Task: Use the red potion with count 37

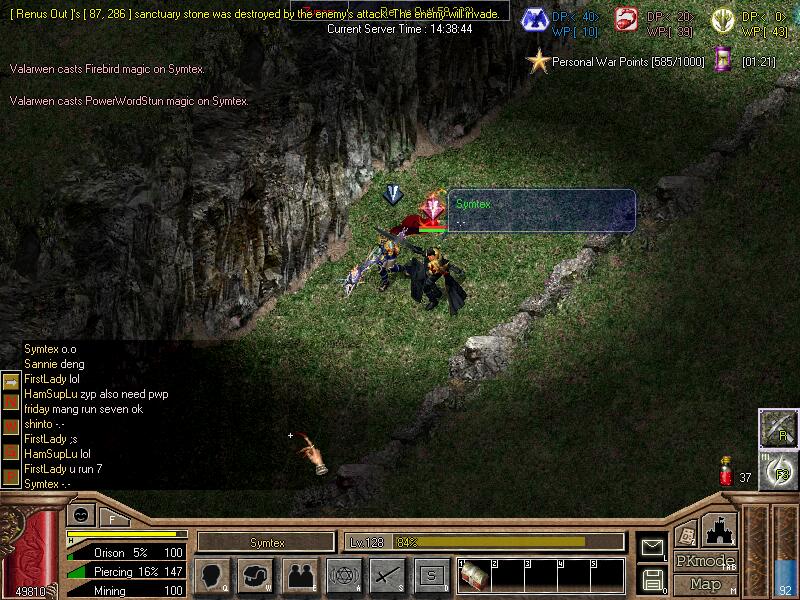Action: 727,473
